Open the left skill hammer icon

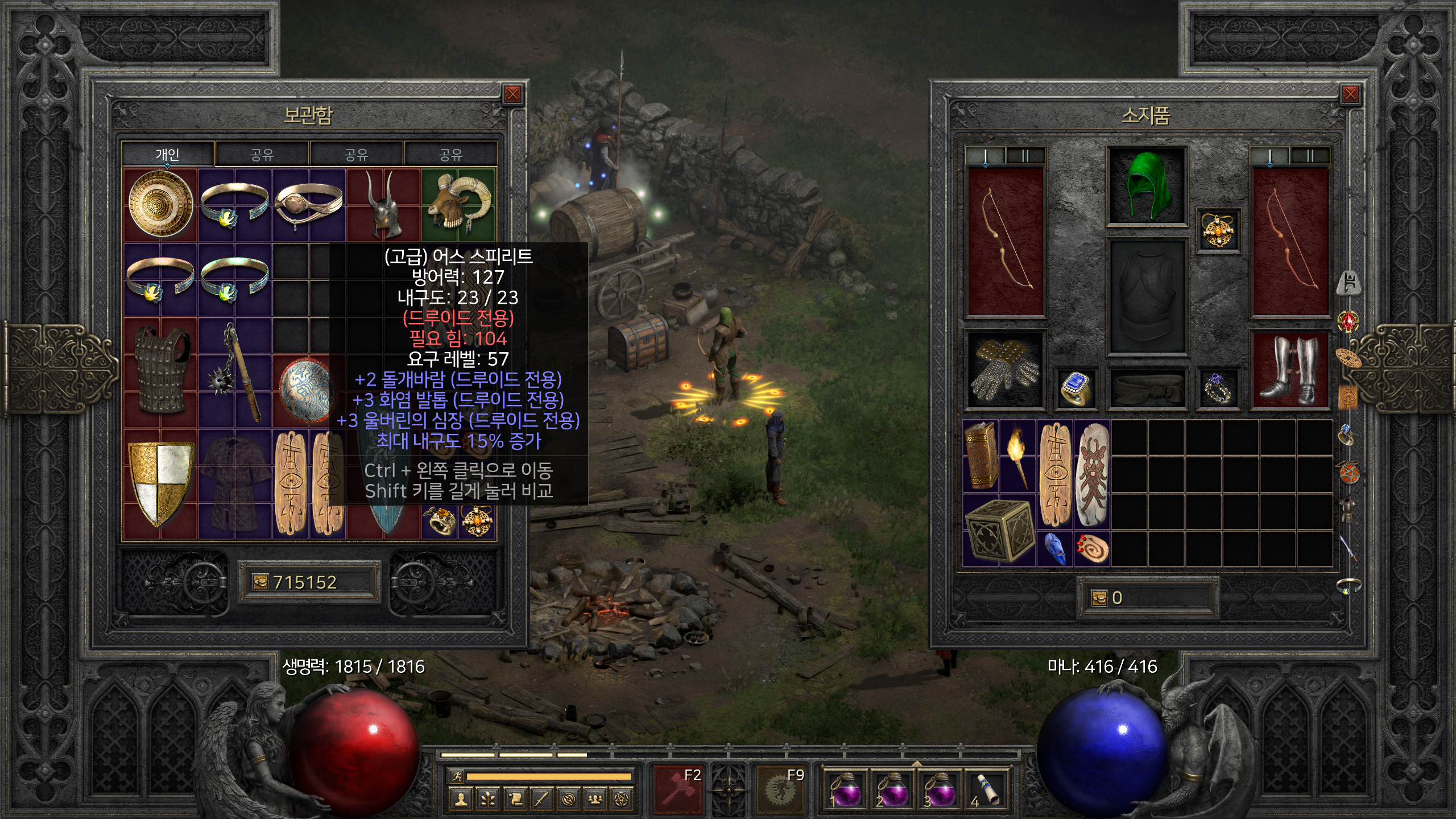pyautogui.click(x=677, y=789)
